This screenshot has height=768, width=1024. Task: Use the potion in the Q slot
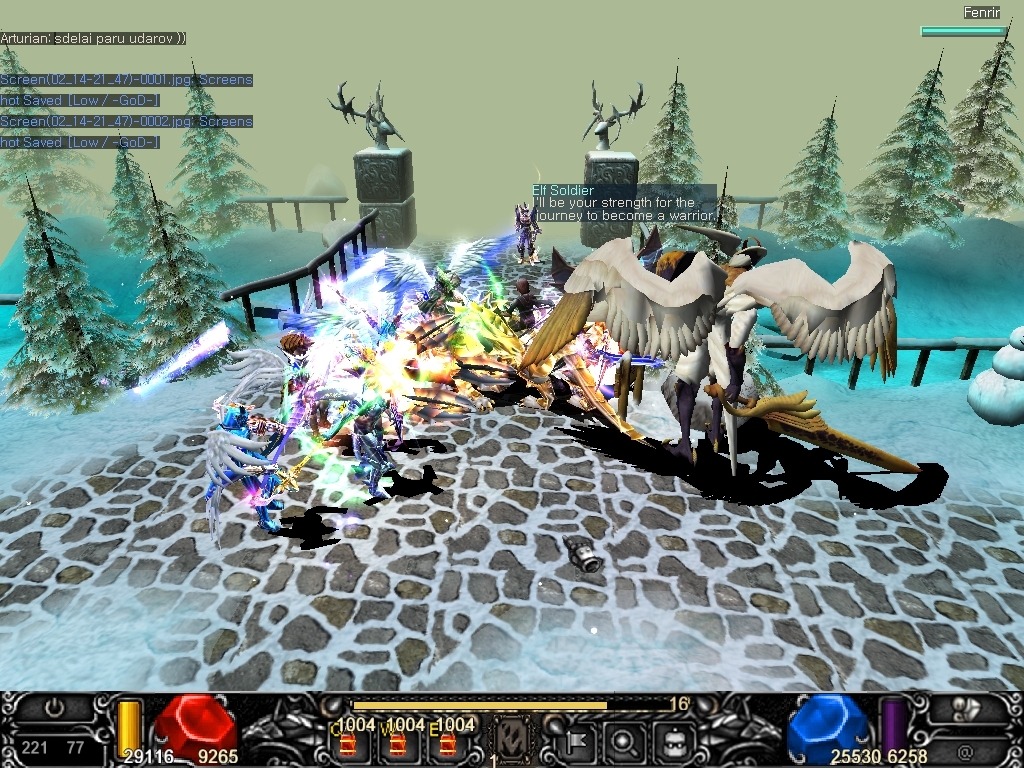click(x=349, y=742)
